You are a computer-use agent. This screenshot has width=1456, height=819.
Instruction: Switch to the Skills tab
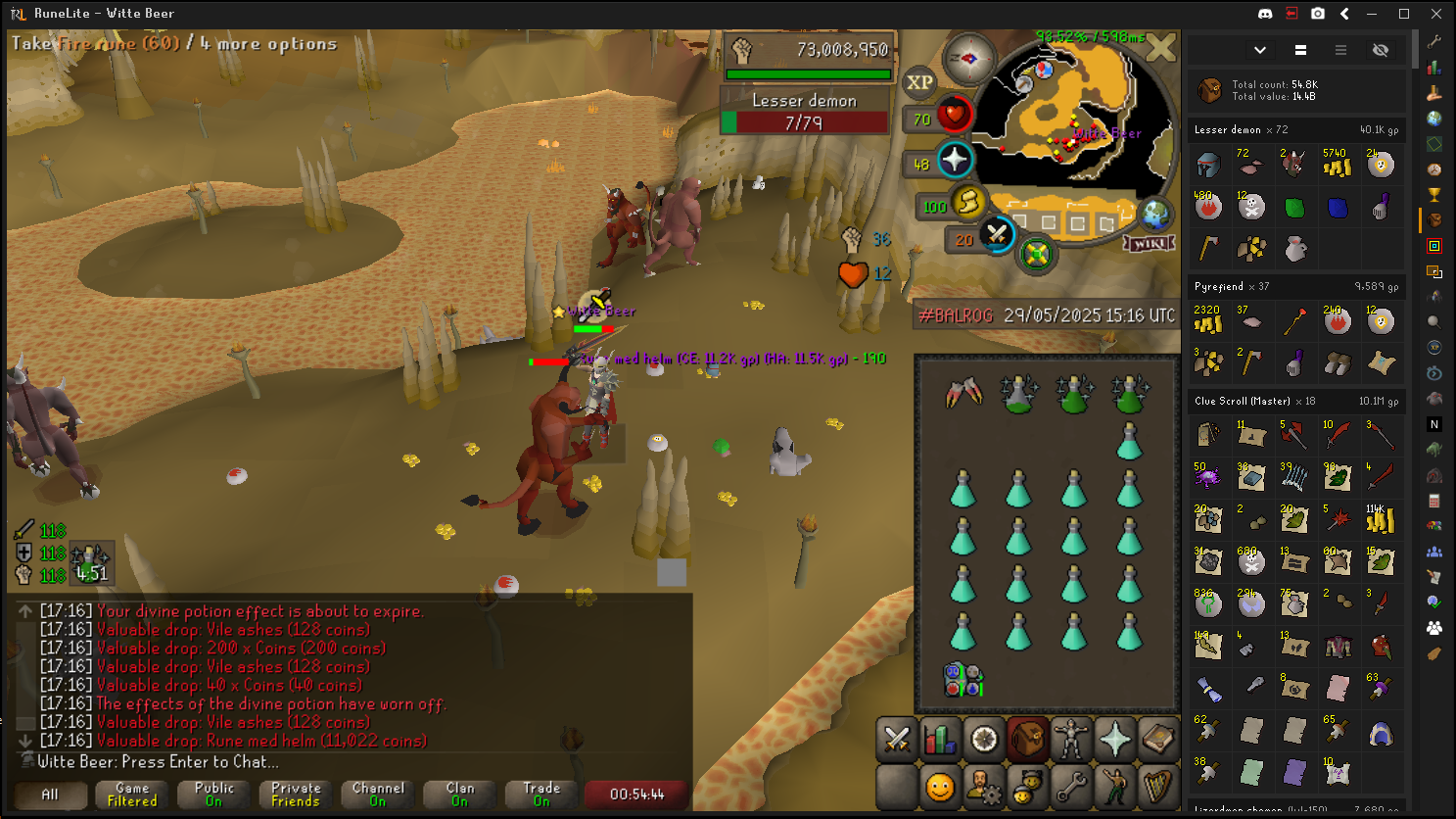click(x=940, y=740)
